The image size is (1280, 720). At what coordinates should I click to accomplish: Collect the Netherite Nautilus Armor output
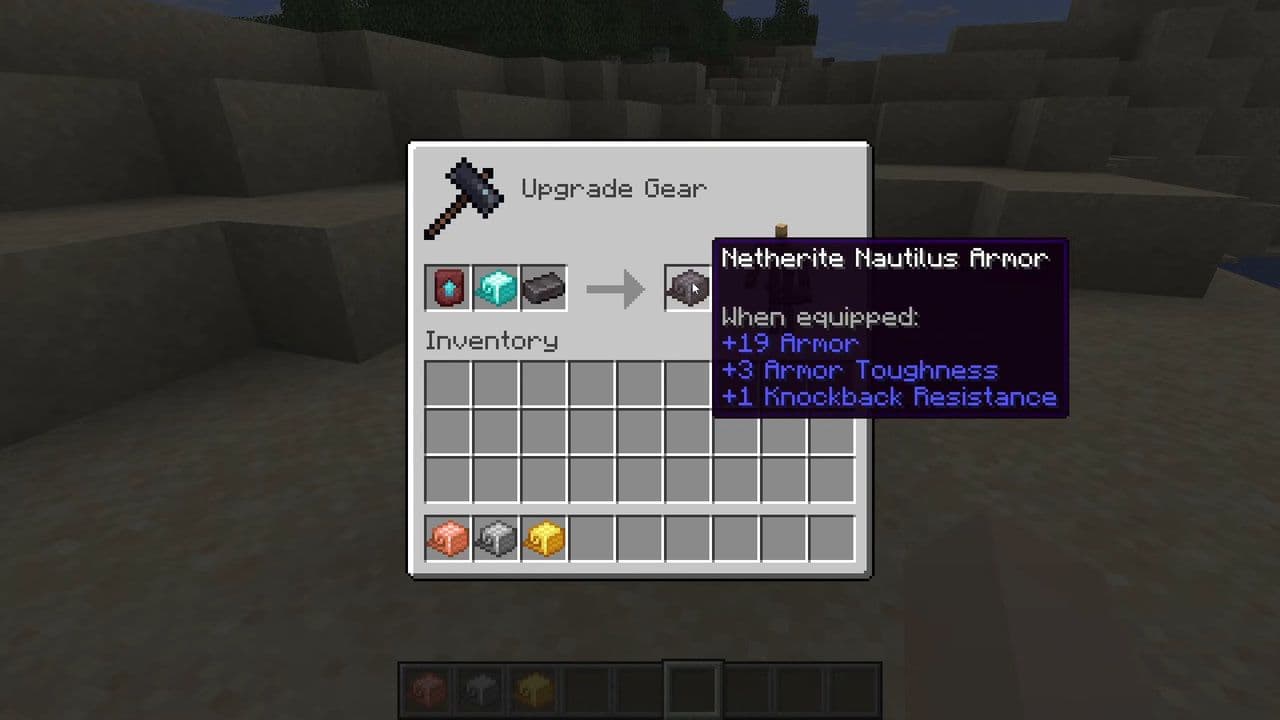tap(688, 289)
